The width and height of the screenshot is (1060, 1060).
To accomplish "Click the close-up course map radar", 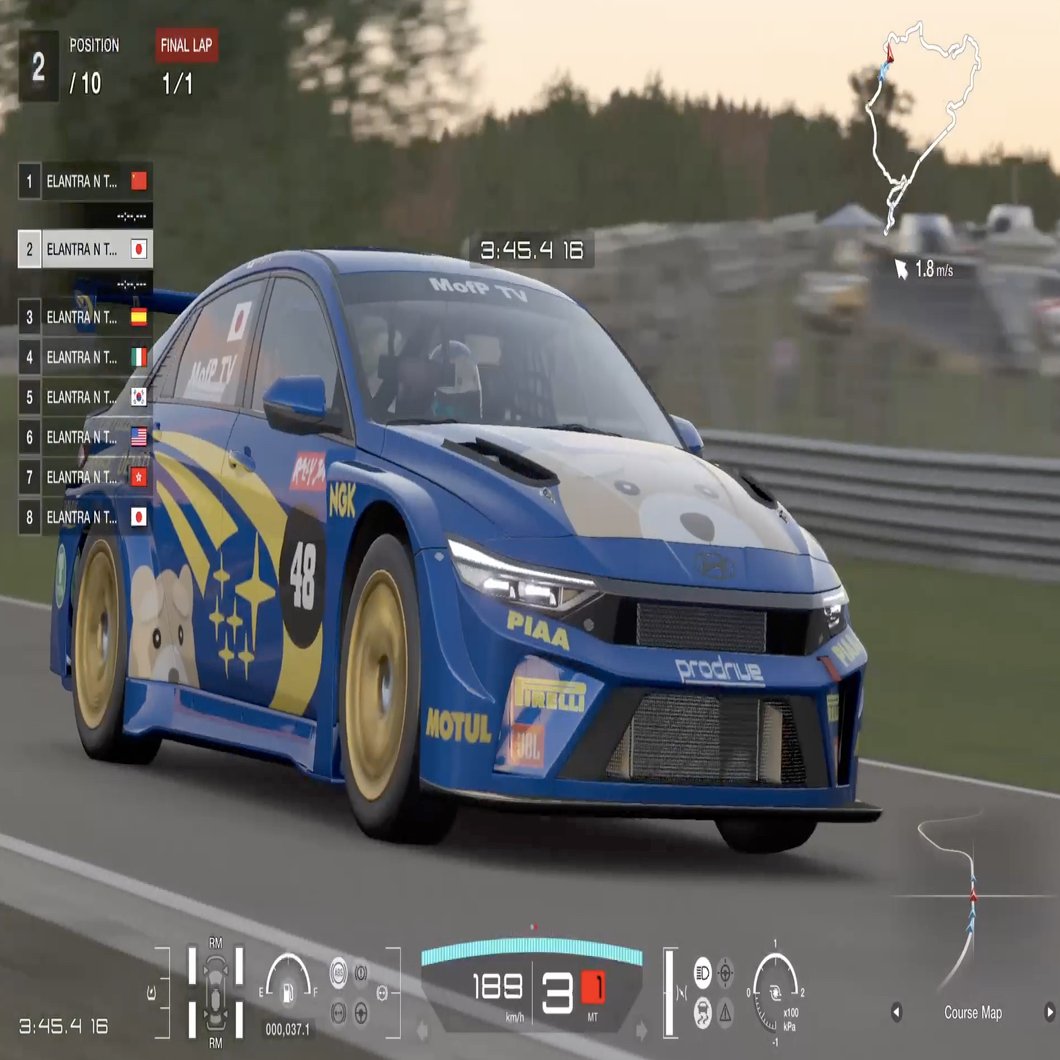I will point(960,895).
